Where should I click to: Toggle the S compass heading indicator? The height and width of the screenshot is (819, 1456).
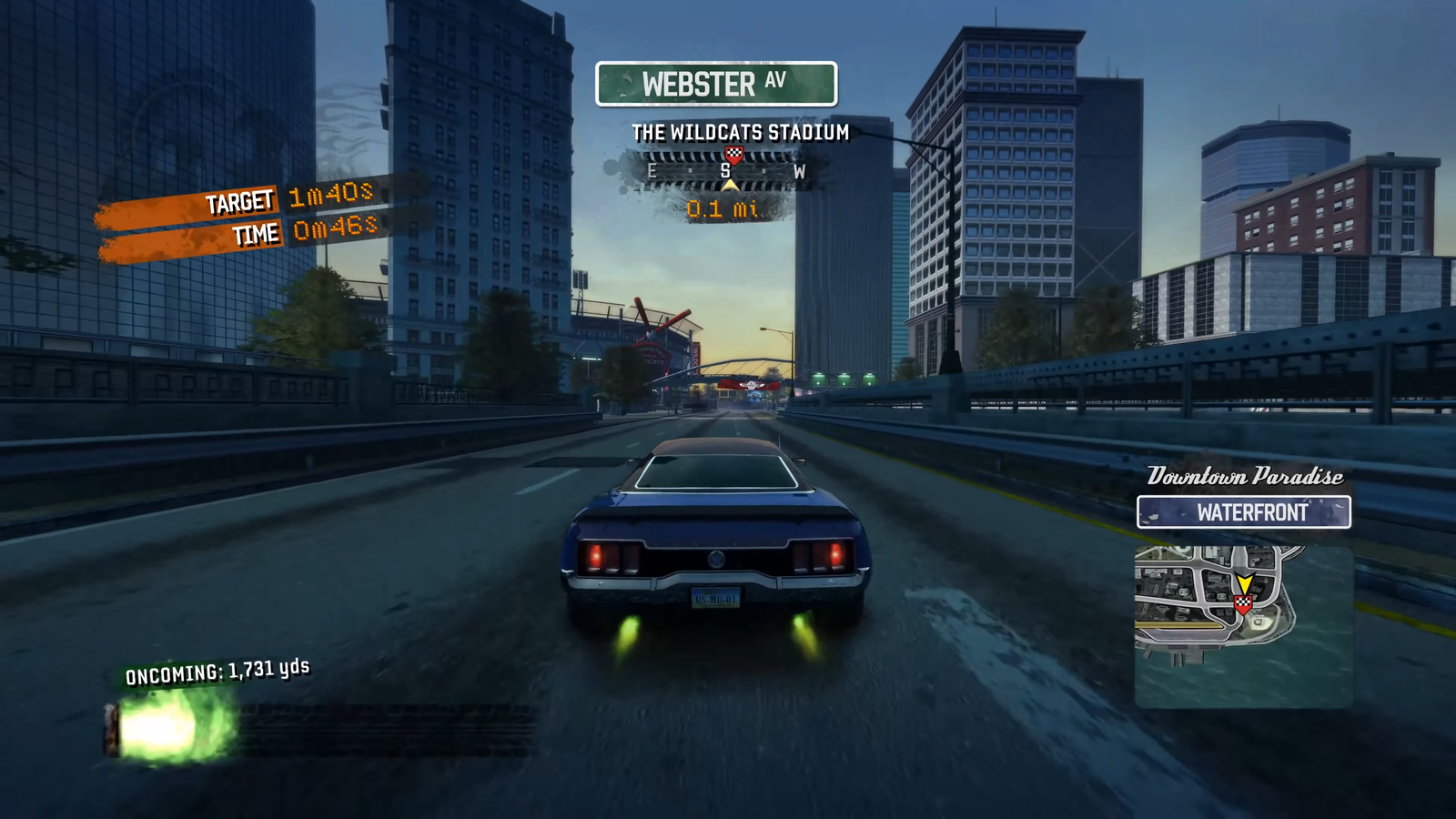coord(724,169)
